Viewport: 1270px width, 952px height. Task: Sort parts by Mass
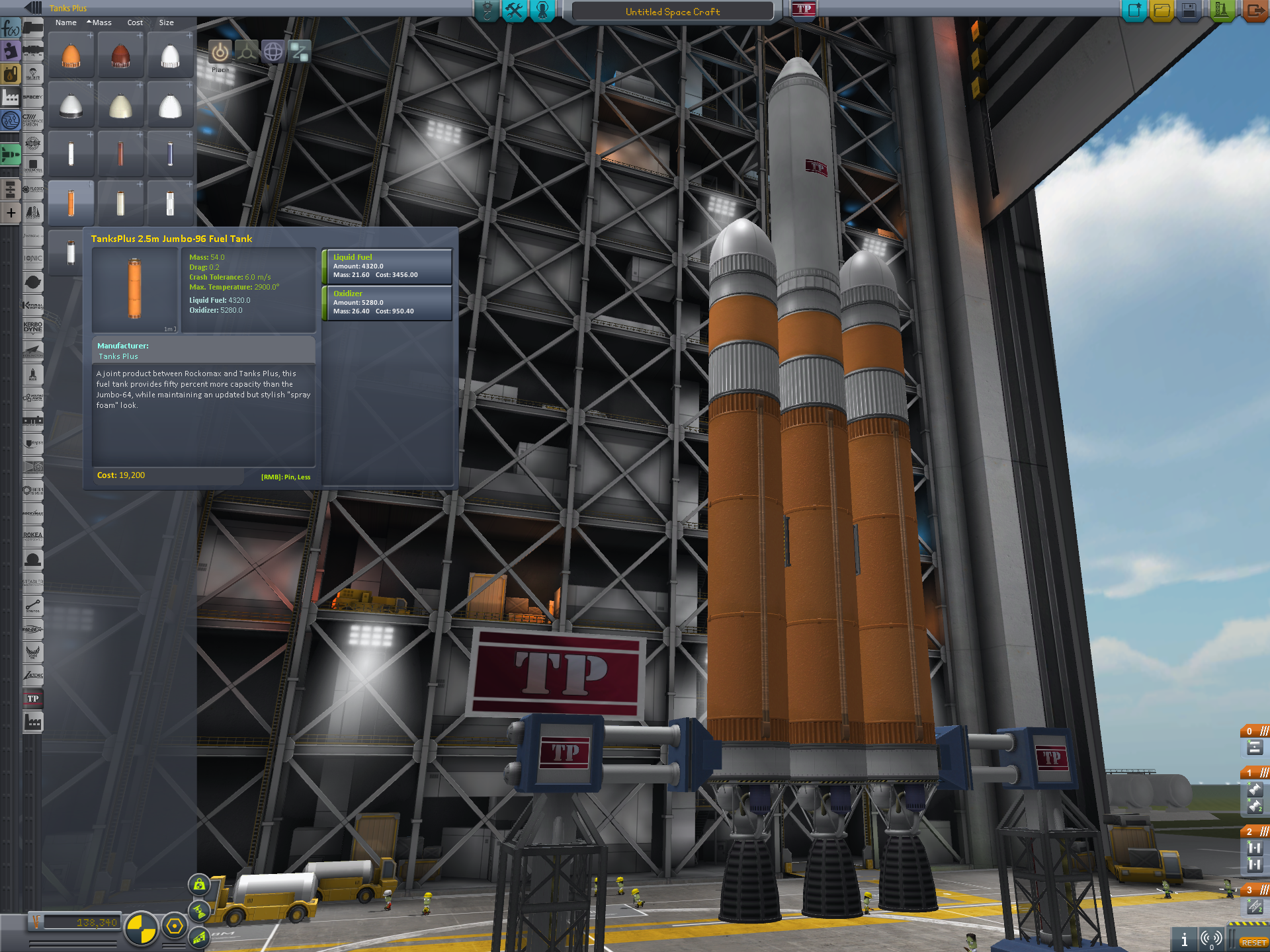tap(102, 22)
